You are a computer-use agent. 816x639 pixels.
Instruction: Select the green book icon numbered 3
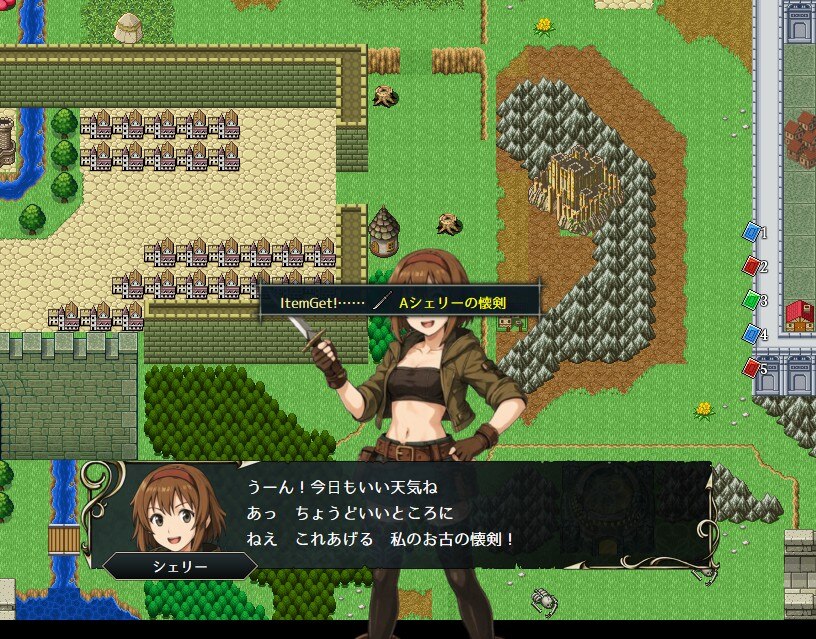coord(751,299)
